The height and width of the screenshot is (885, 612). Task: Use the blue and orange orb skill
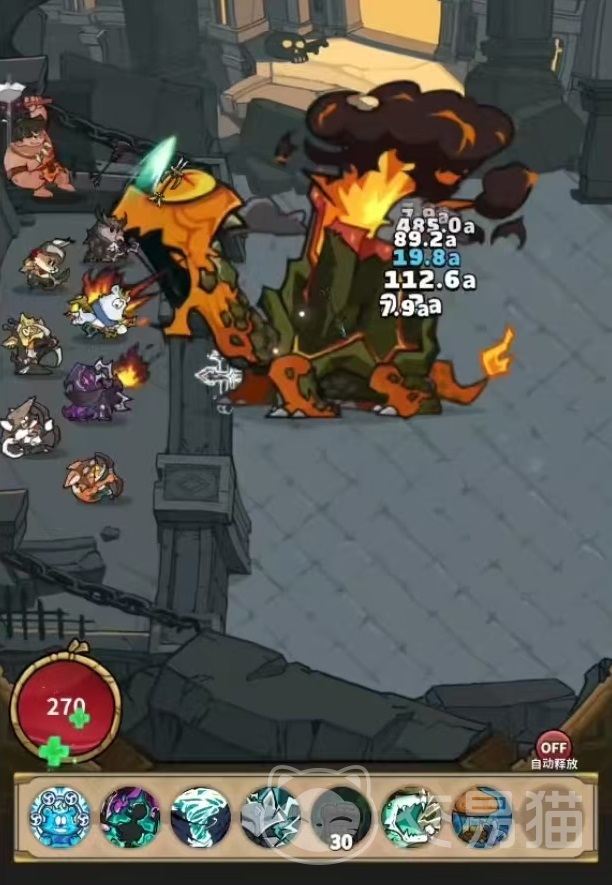(481, 817)
